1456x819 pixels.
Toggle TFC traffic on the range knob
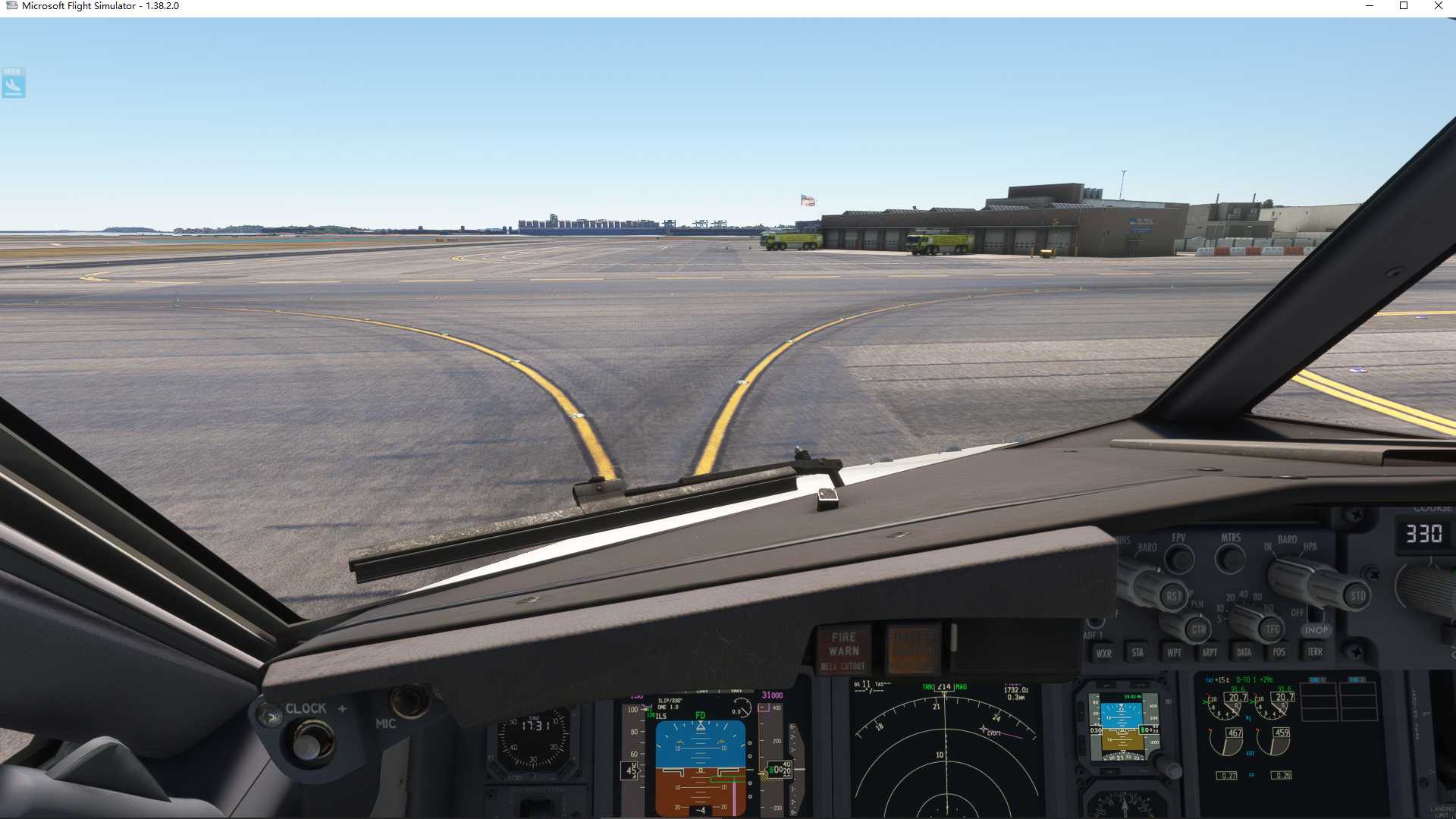(x=1271, y=628)
